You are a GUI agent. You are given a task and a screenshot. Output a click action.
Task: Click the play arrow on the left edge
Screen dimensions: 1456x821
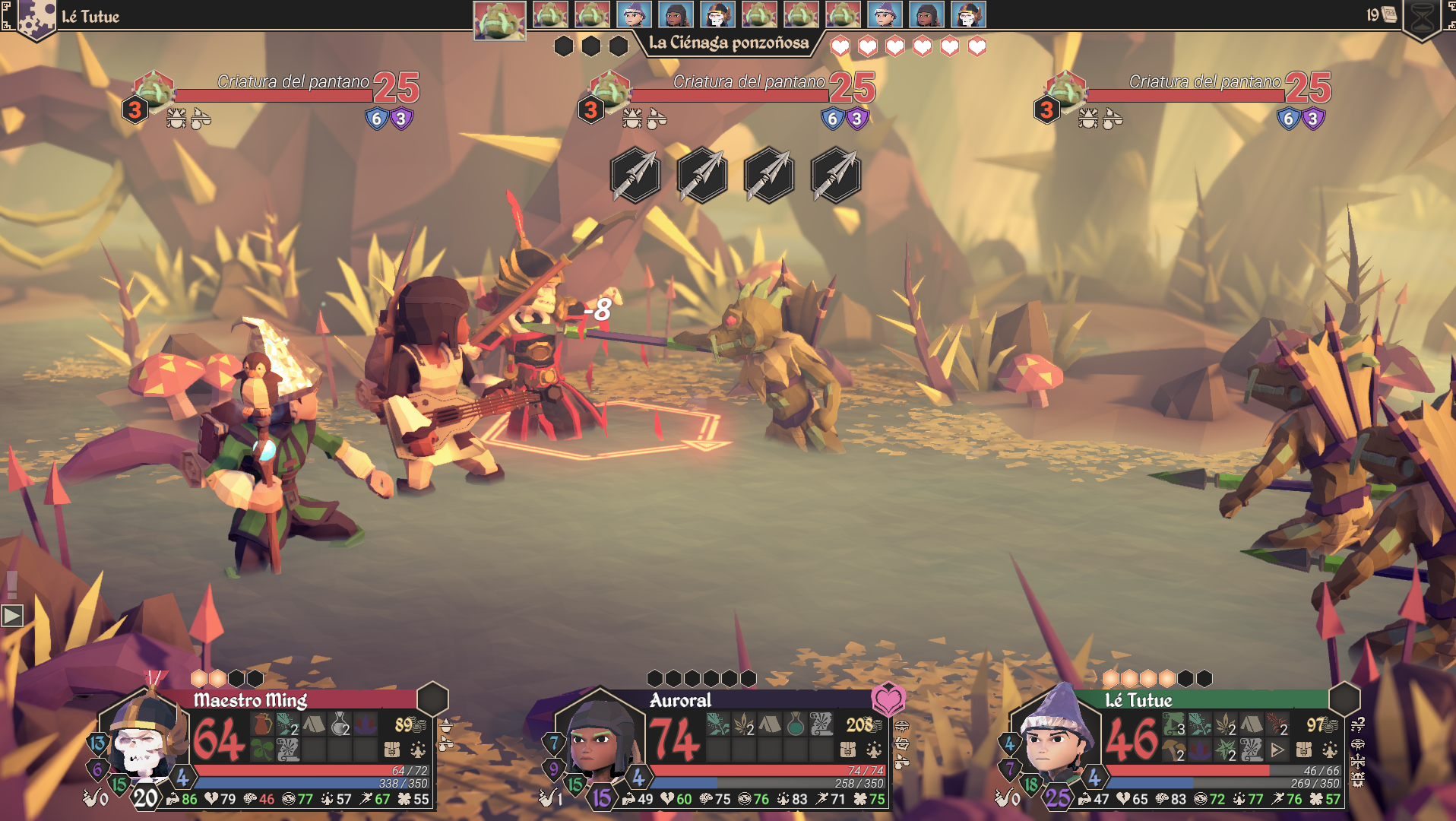12,615
